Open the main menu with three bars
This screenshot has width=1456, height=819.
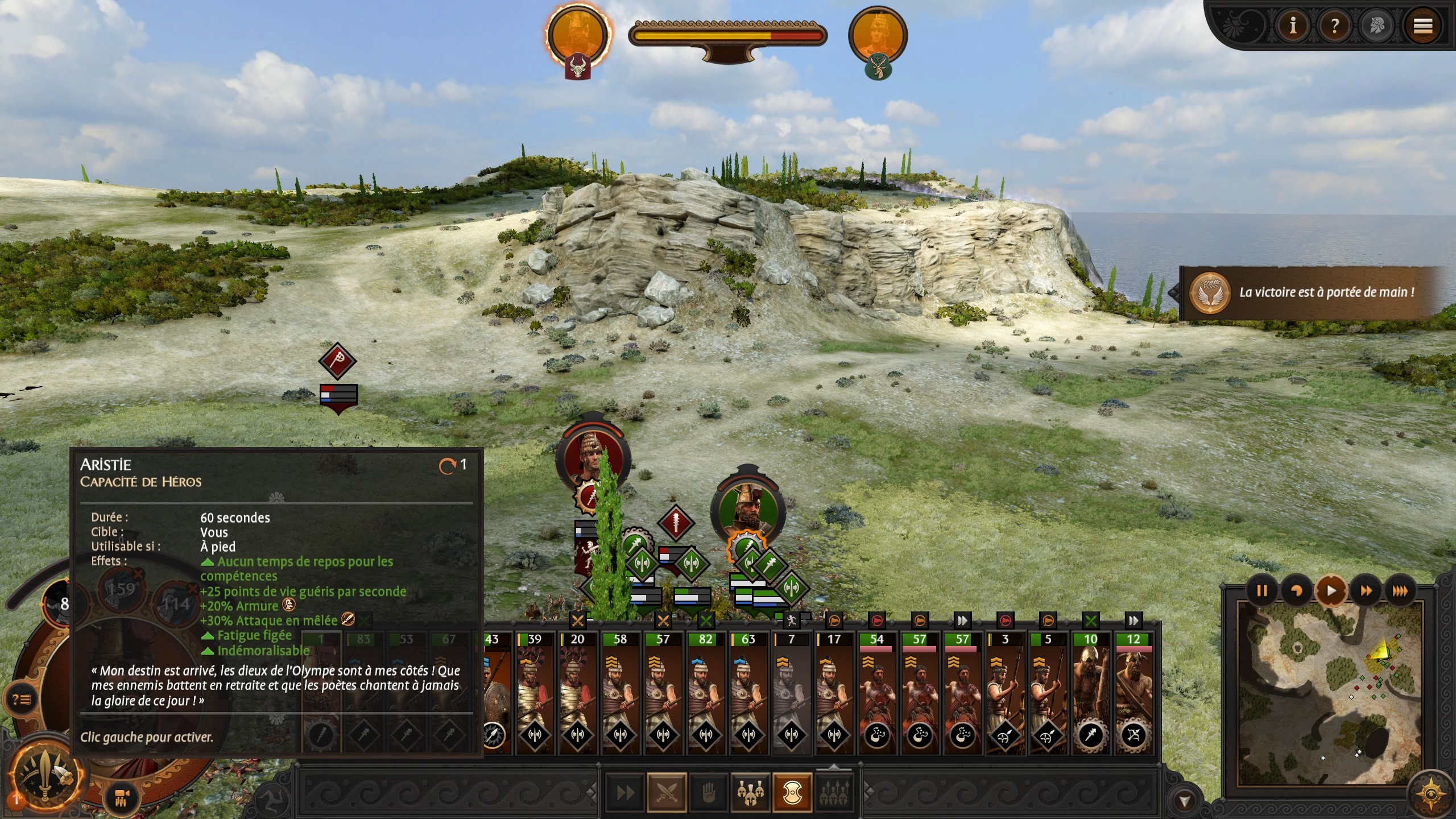(1423, 26)
